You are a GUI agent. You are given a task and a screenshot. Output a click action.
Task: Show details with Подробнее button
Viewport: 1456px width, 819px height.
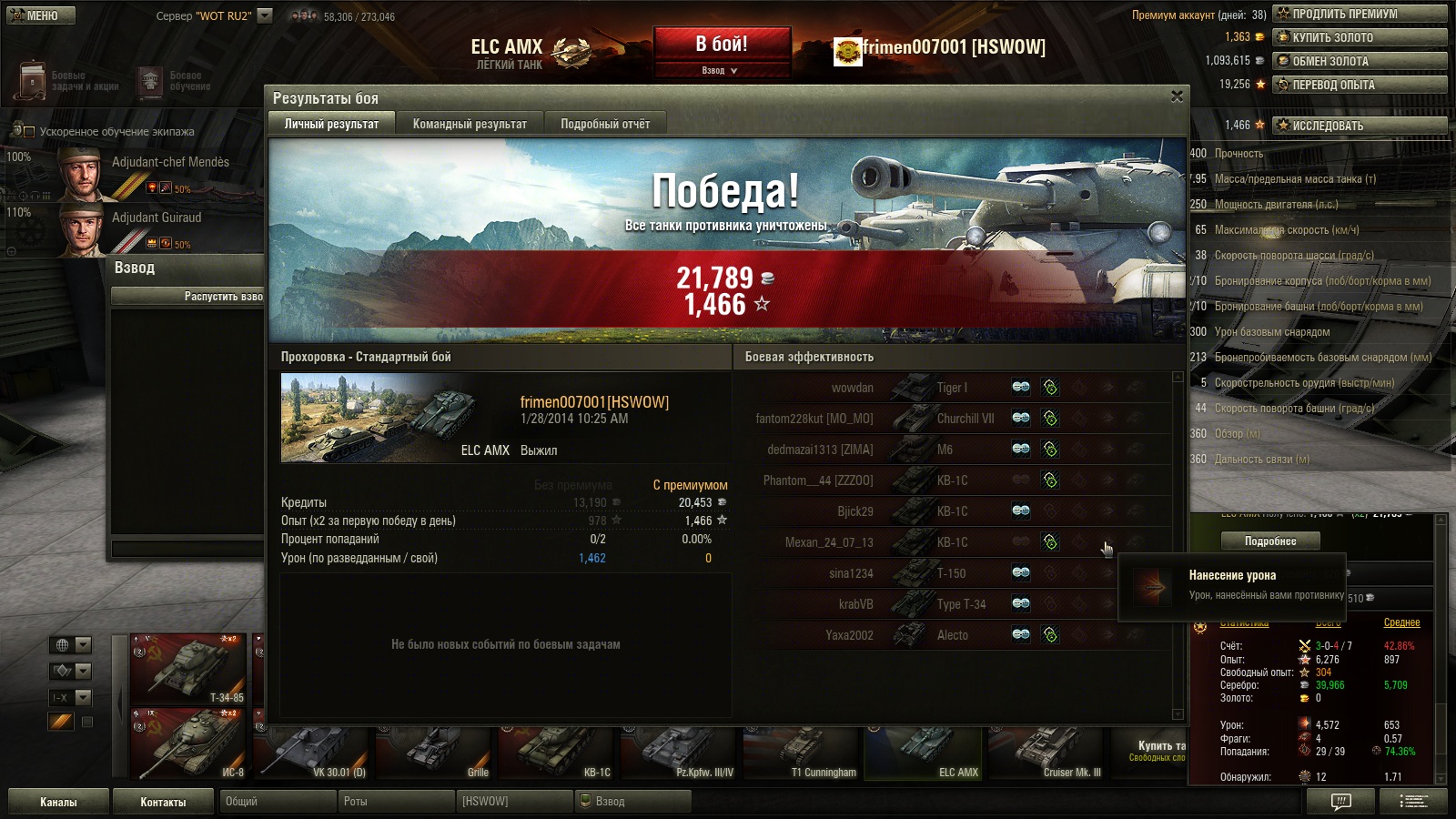pos(1270,541)
